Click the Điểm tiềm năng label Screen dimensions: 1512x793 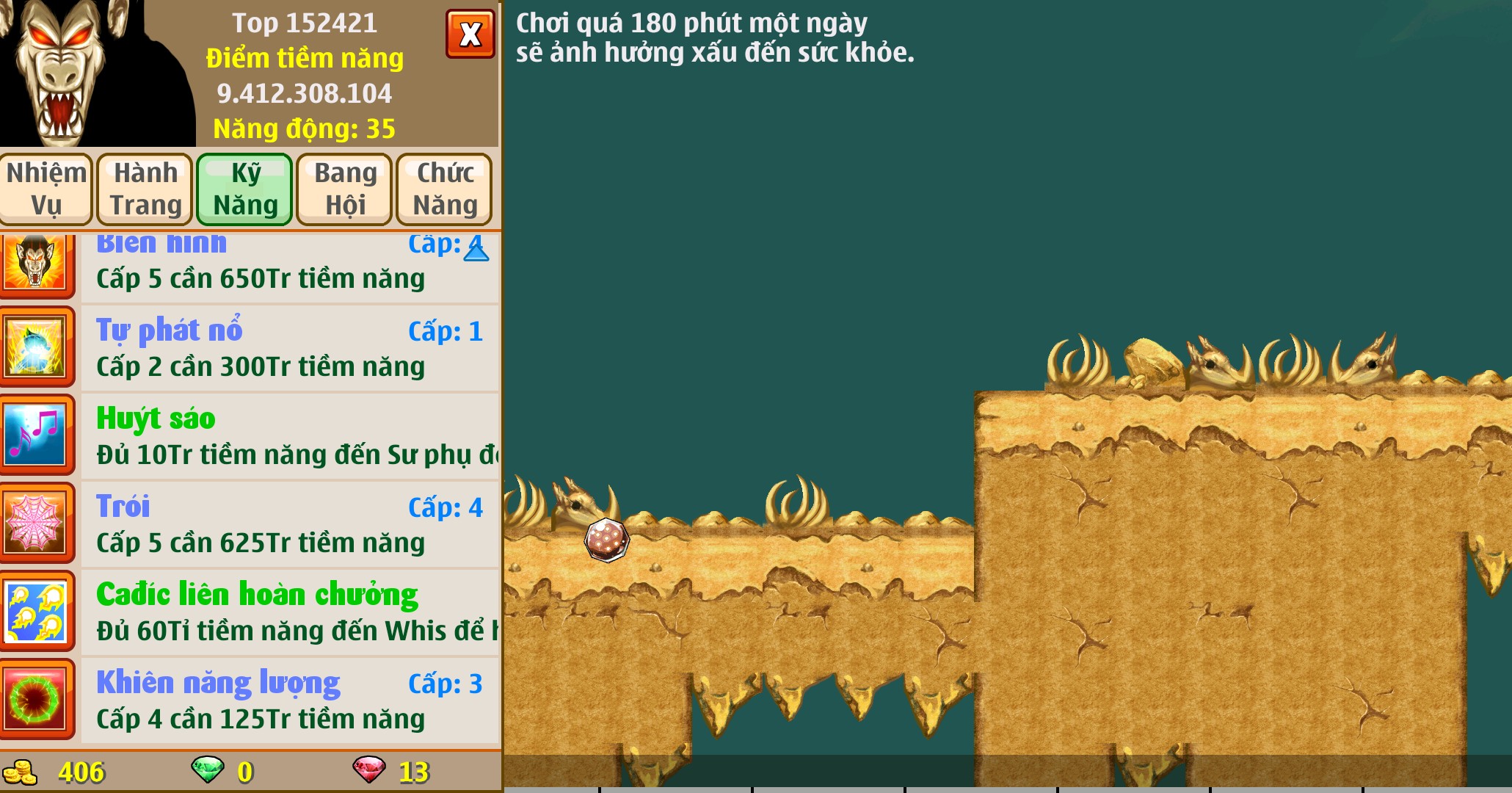tap(304, 59)
